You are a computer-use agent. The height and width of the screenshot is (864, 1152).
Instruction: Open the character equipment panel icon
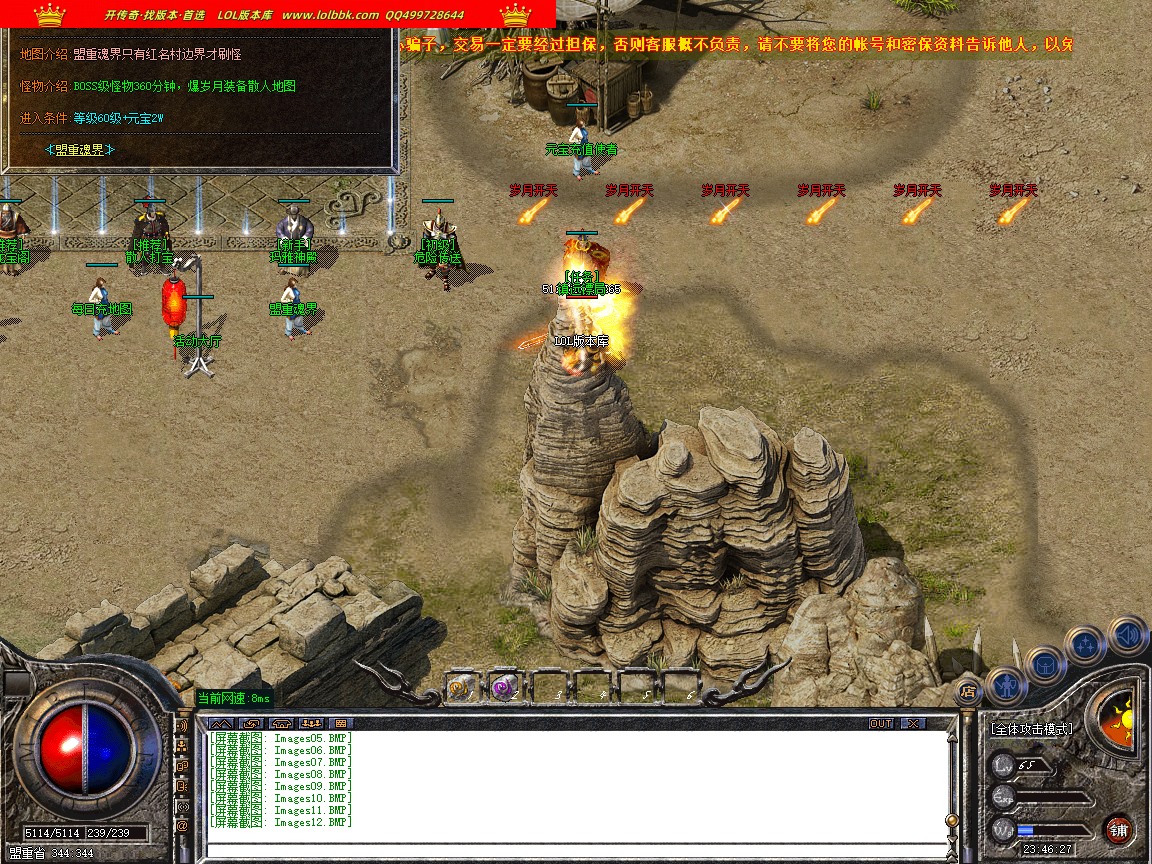click(1005, 684)
